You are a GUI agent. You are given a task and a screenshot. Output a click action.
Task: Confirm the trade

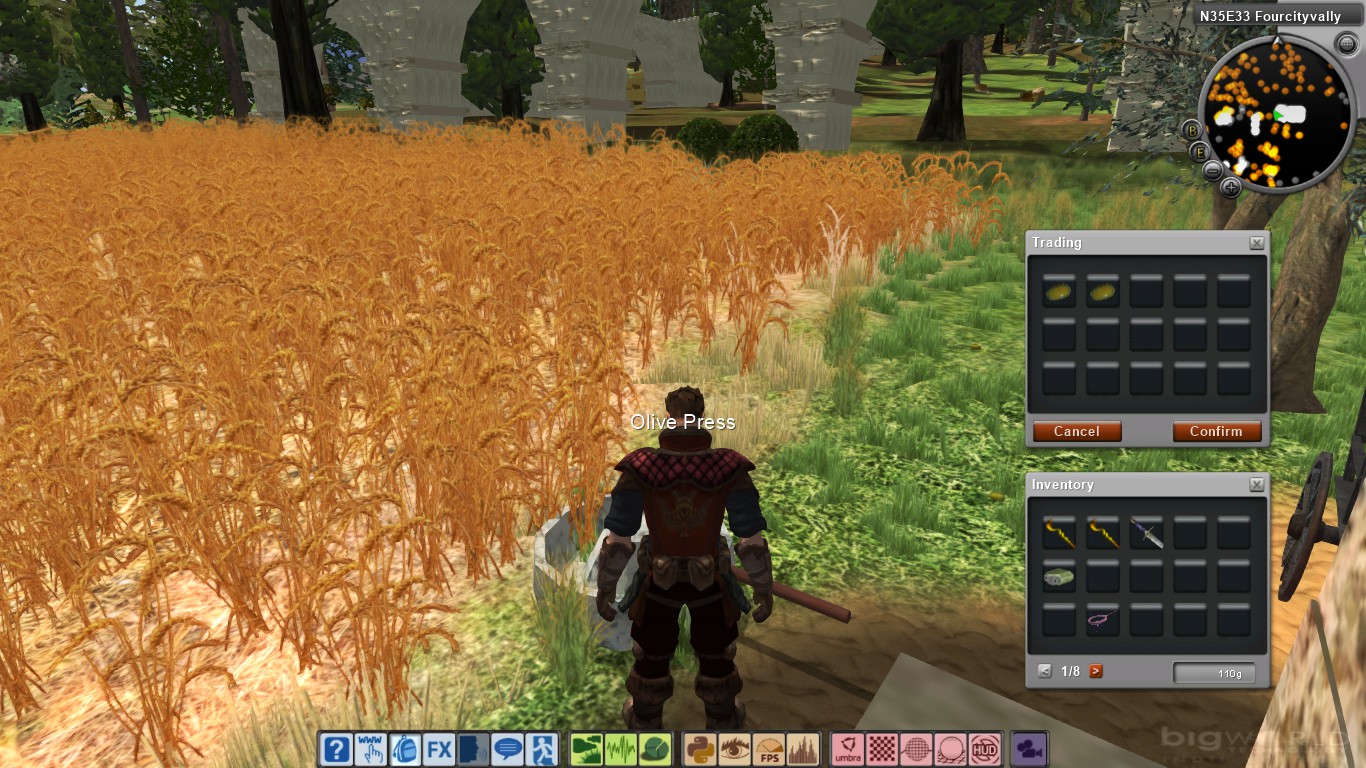1216,431
